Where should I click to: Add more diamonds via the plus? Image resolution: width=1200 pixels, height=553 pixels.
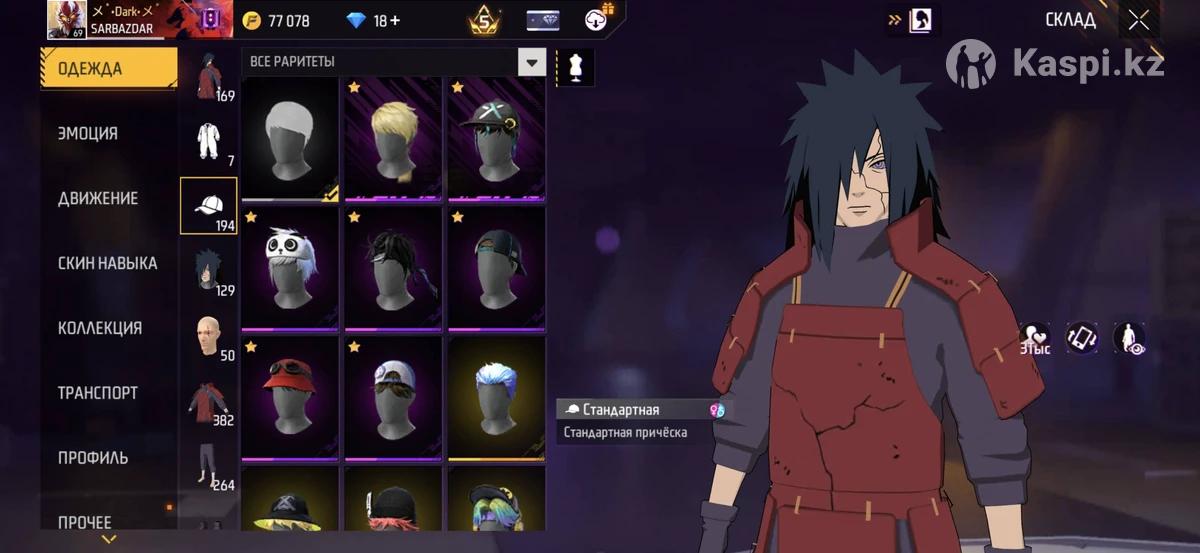(394, 21)
